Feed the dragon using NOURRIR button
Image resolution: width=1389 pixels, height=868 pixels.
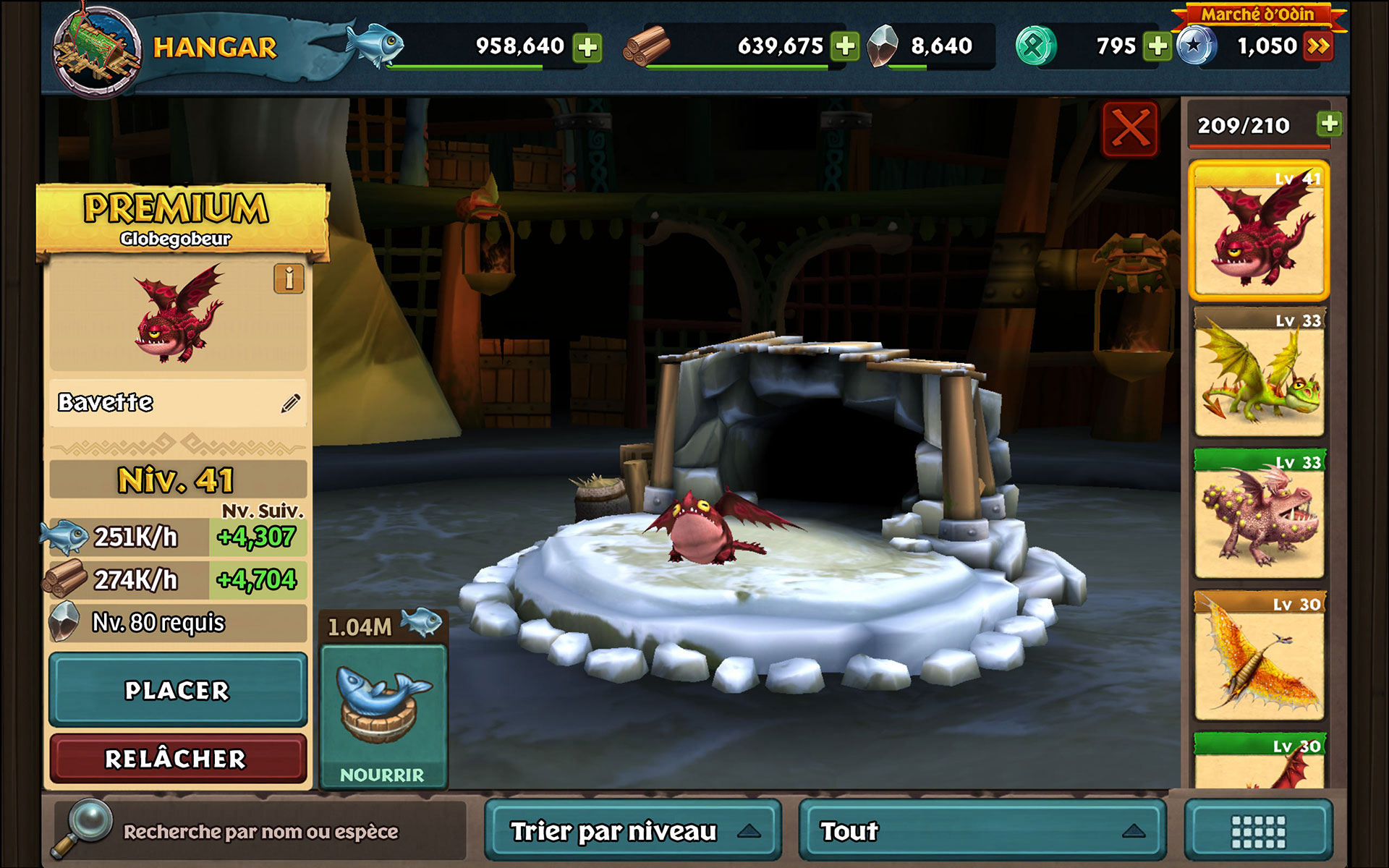383,715
